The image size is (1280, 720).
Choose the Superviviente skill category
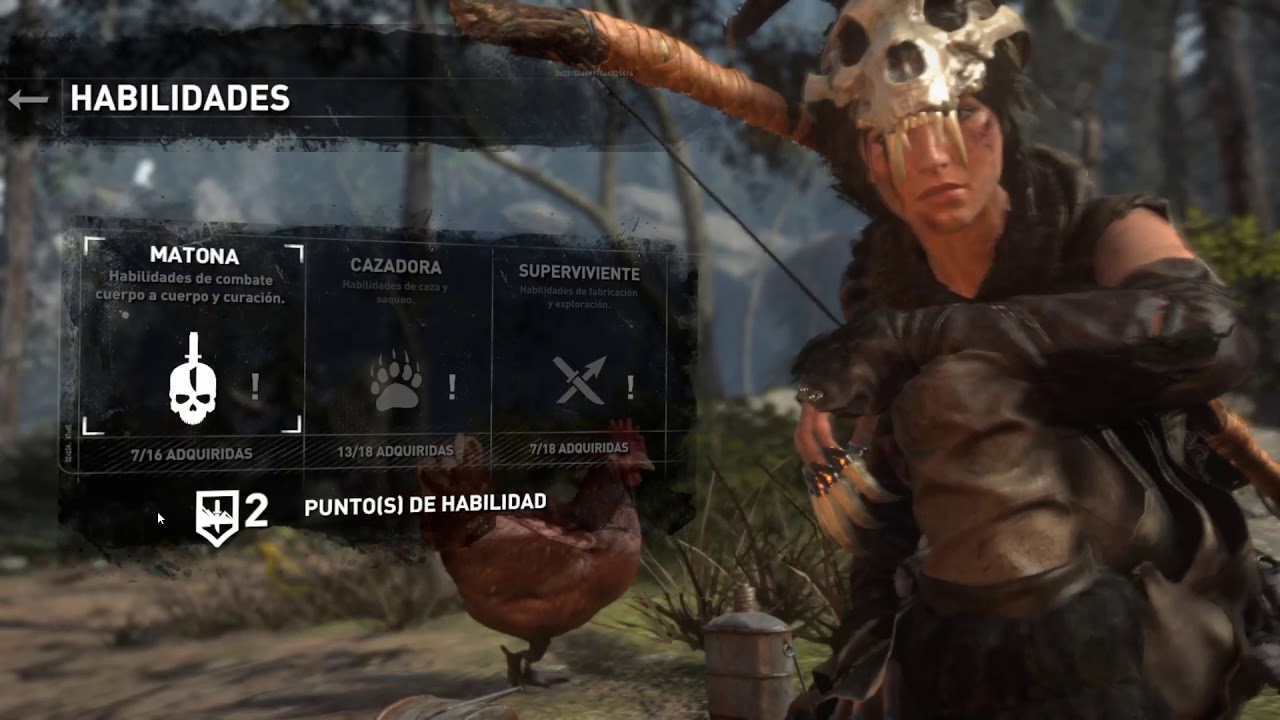pos(580,350)
